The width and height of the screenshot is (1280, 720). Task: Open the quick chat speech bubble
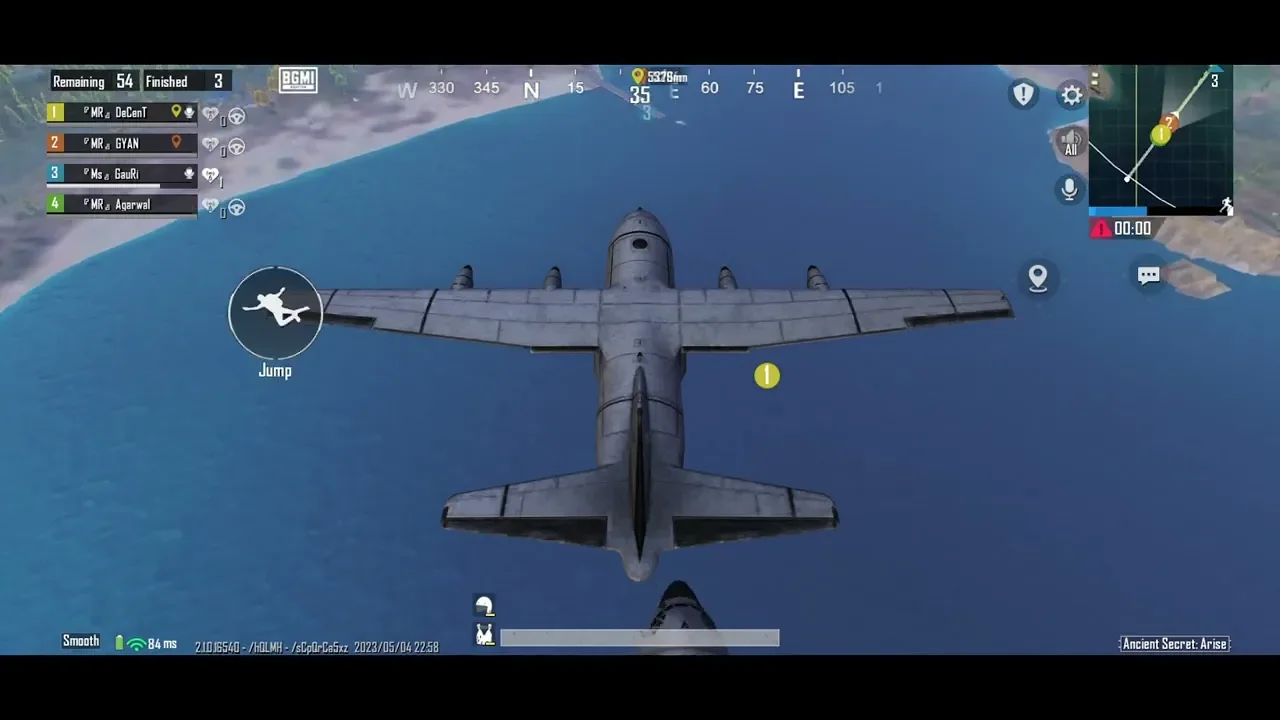point(1148,275)
